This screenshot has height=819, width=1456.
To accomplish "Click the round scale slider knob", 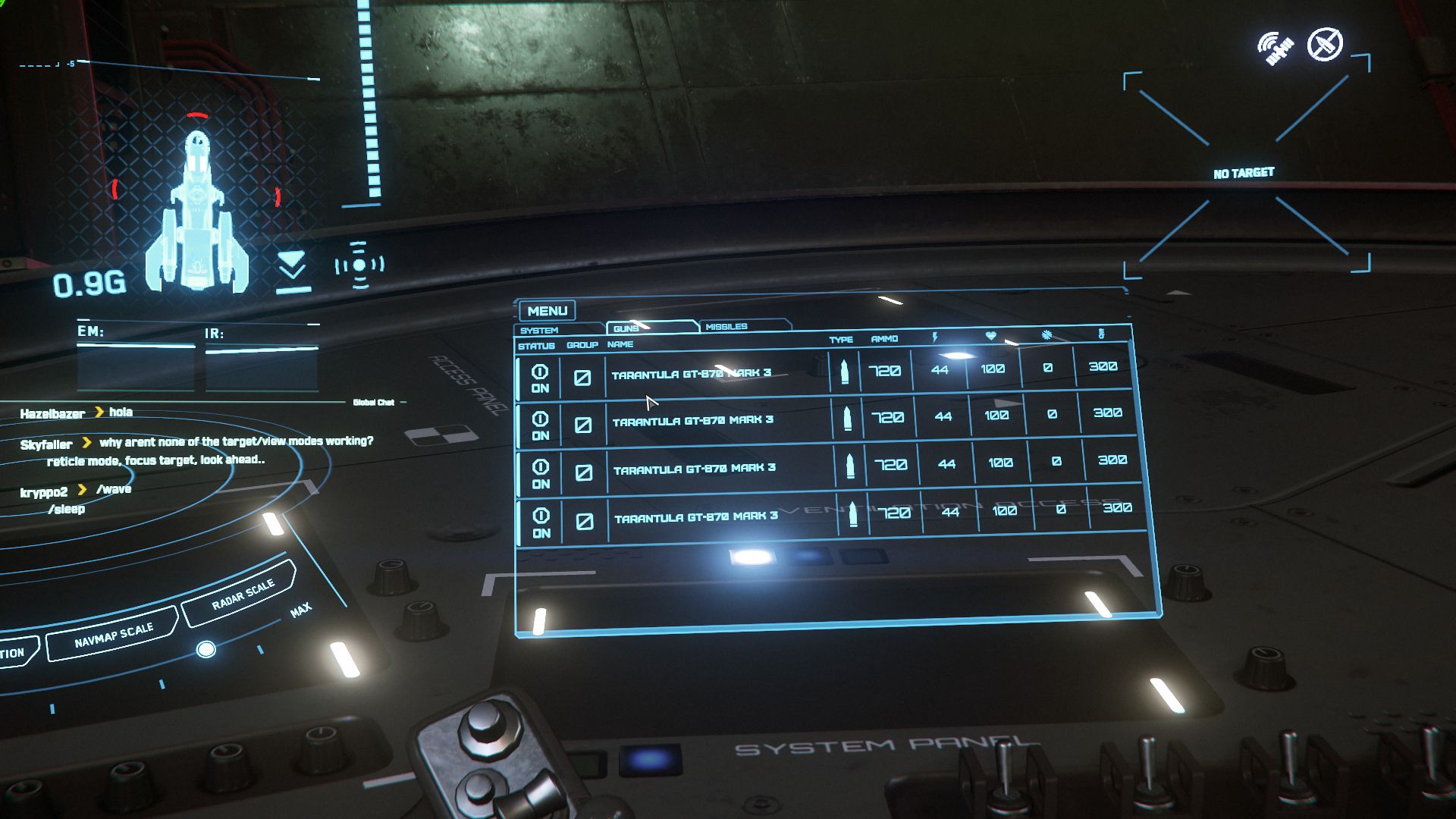I will point(206,650).
